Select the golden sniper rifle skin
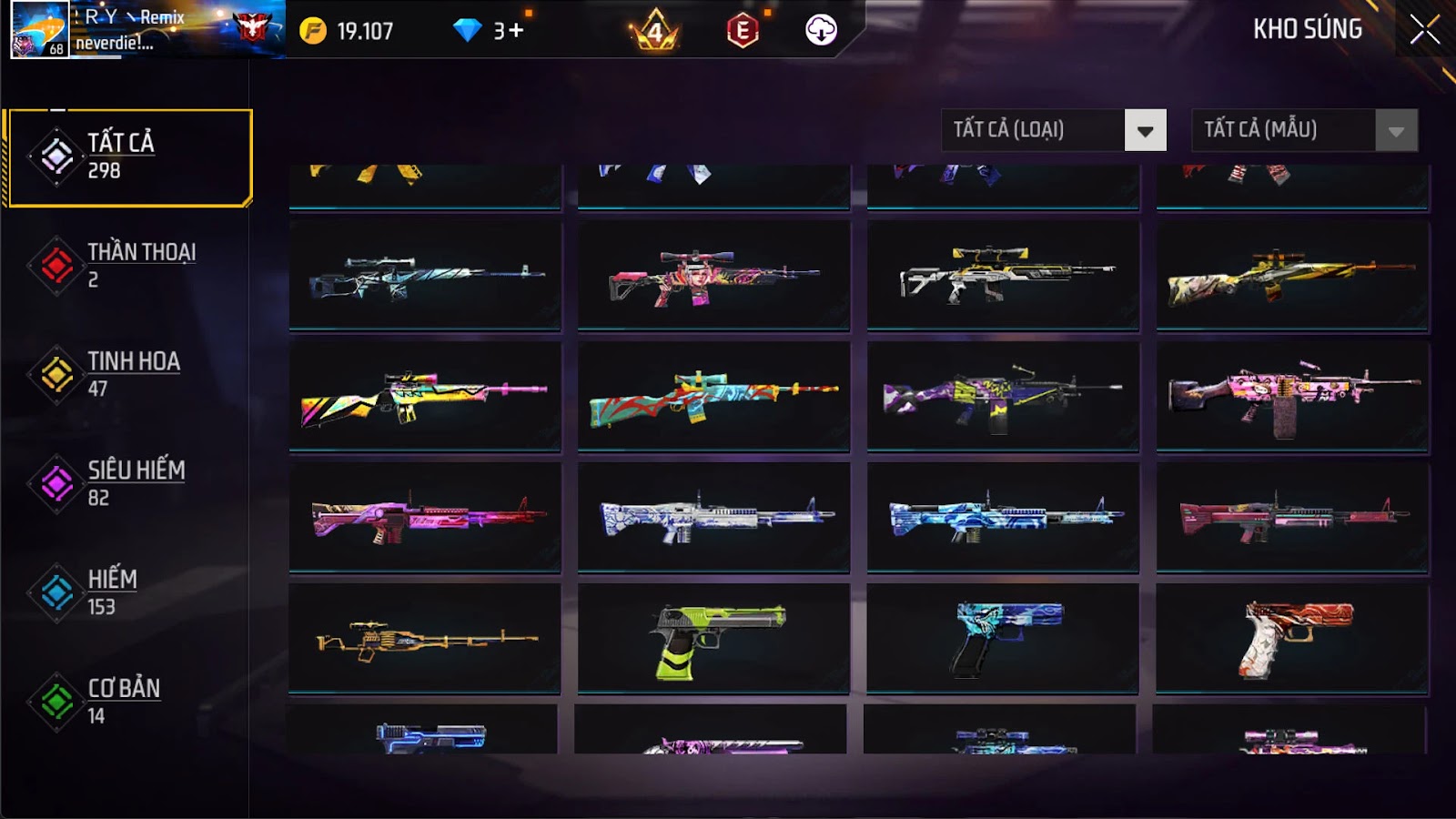The image size is (1456, 819). pos(425,639)
